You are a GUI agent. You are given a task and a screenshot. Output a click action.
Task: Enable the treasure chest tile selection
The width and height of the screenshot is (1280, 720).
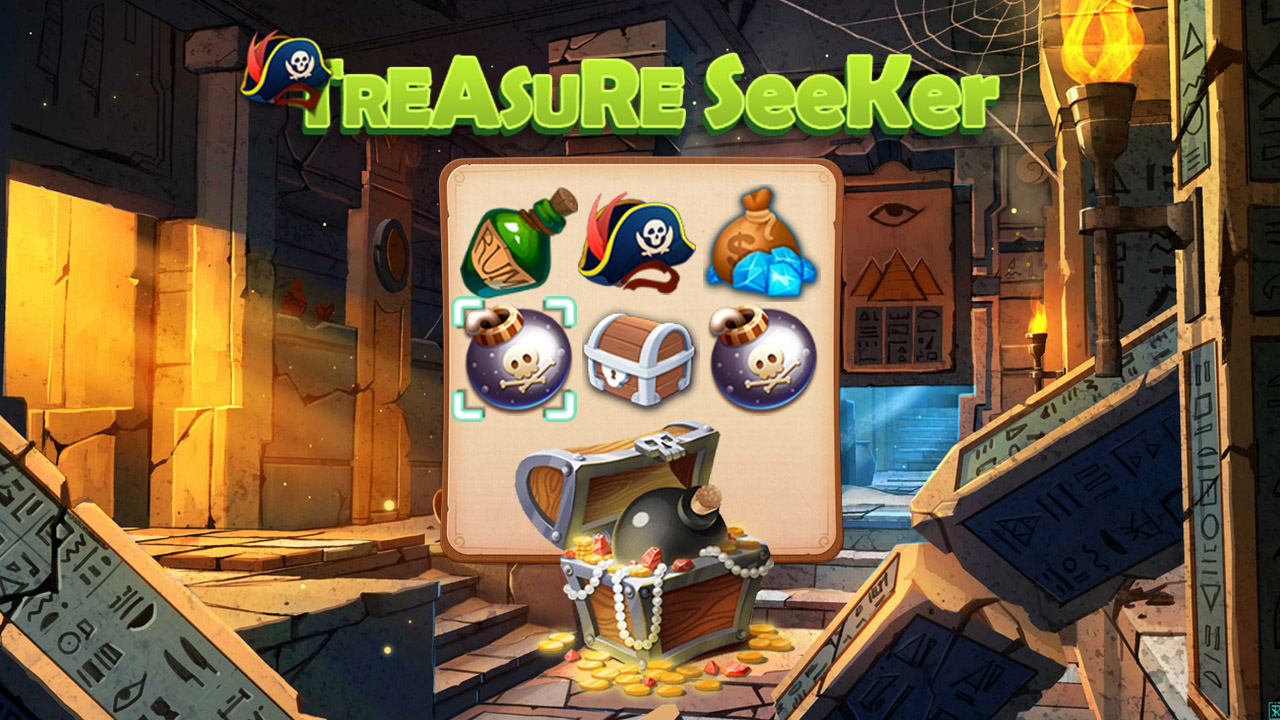point(641,362)
